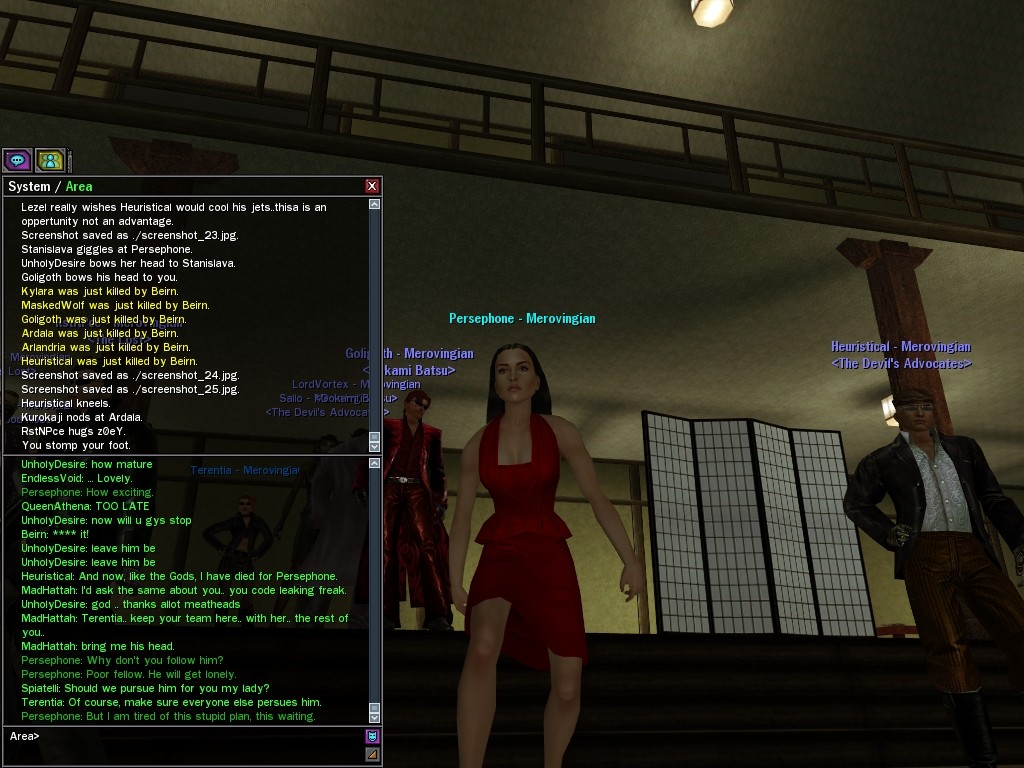Open the emote mask icon beside chat input
The height and width of the screenshot is (768, 1024).
373,737
